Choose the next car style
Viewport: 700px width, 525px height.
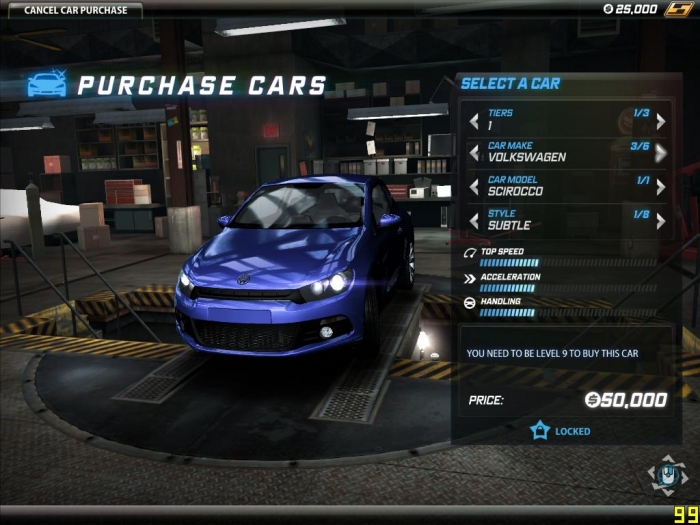point(660,220)
